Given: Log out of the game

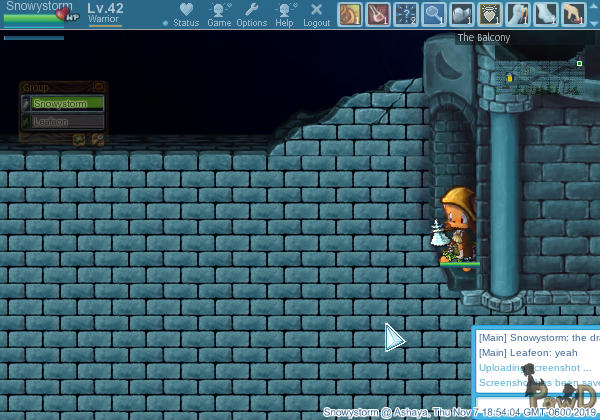Looking at the screenshot, I should click(317, 14).
